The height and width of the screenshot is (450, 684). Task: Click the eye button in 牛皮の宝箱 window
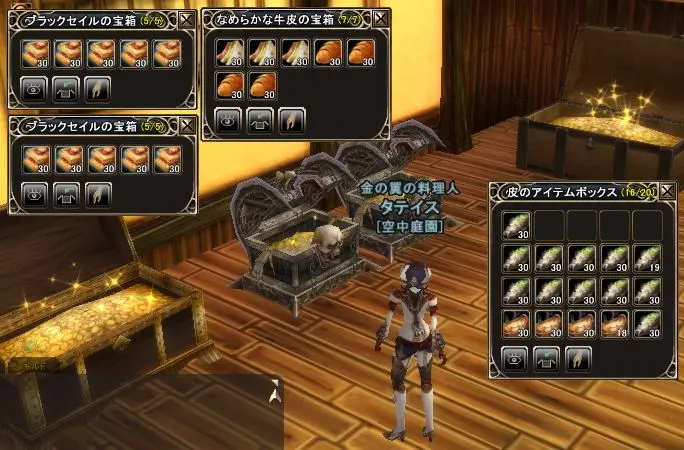[229, 122]
